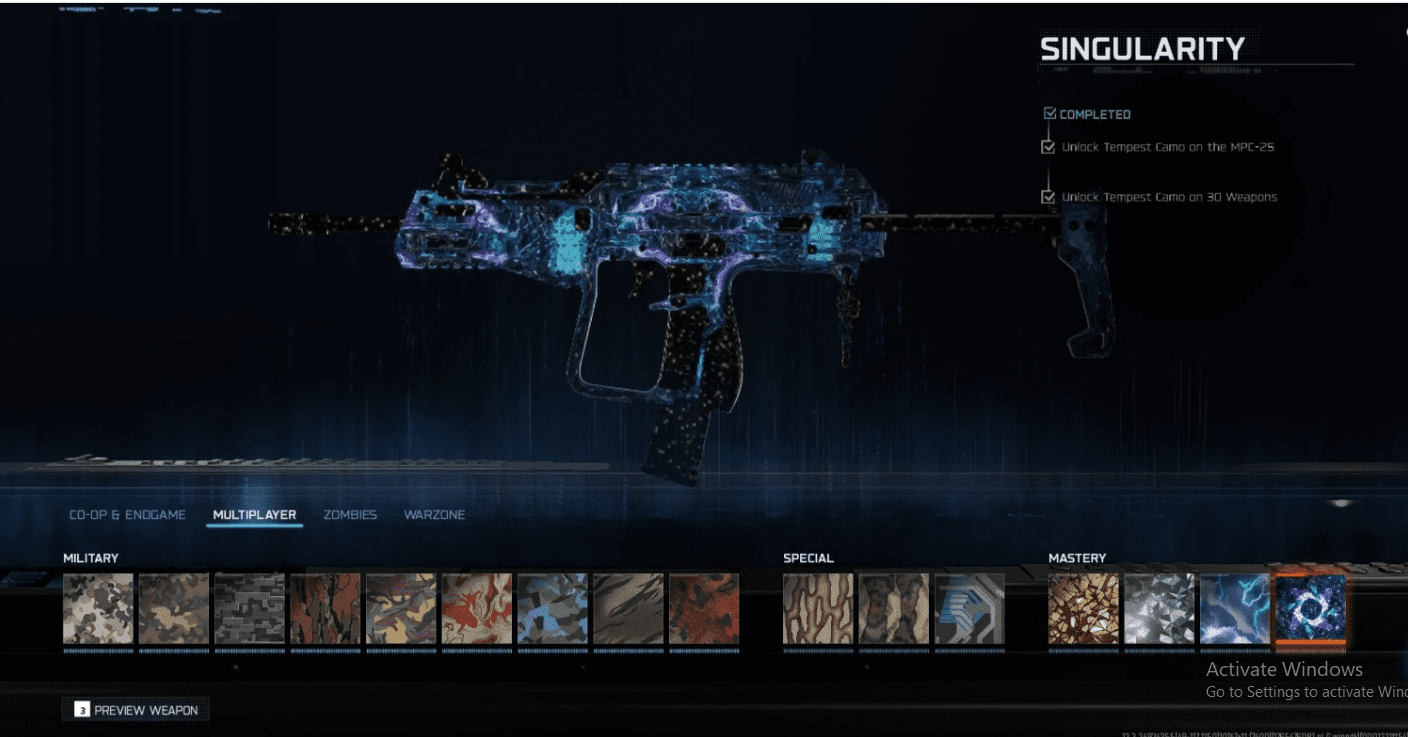Switch to the ZOMBIES tab
The height and width of the screenshot is (737, 1408).
tap(349, 514)
